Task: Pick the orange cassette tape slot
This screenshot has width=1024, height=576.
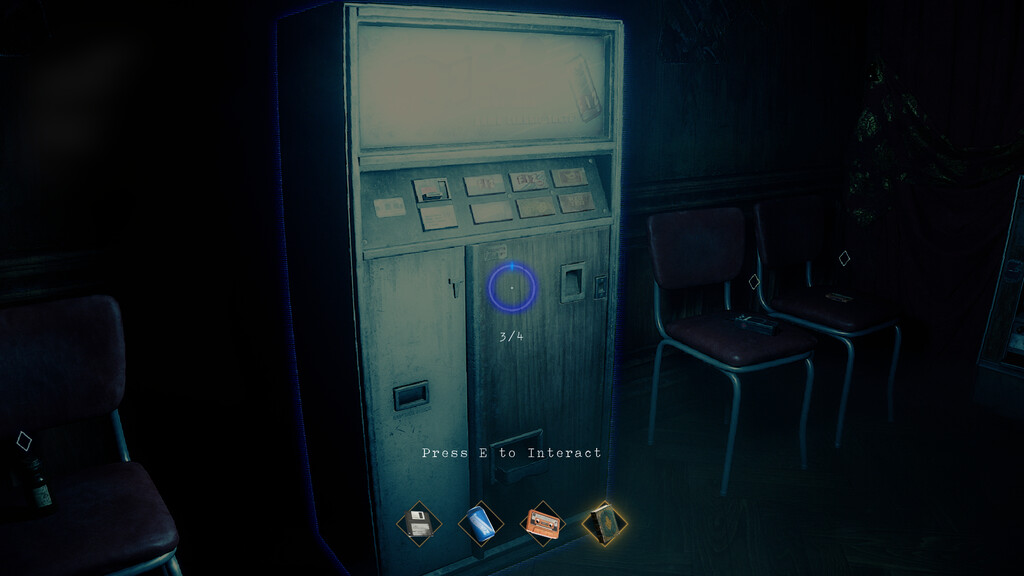Action: pos(544,524)
